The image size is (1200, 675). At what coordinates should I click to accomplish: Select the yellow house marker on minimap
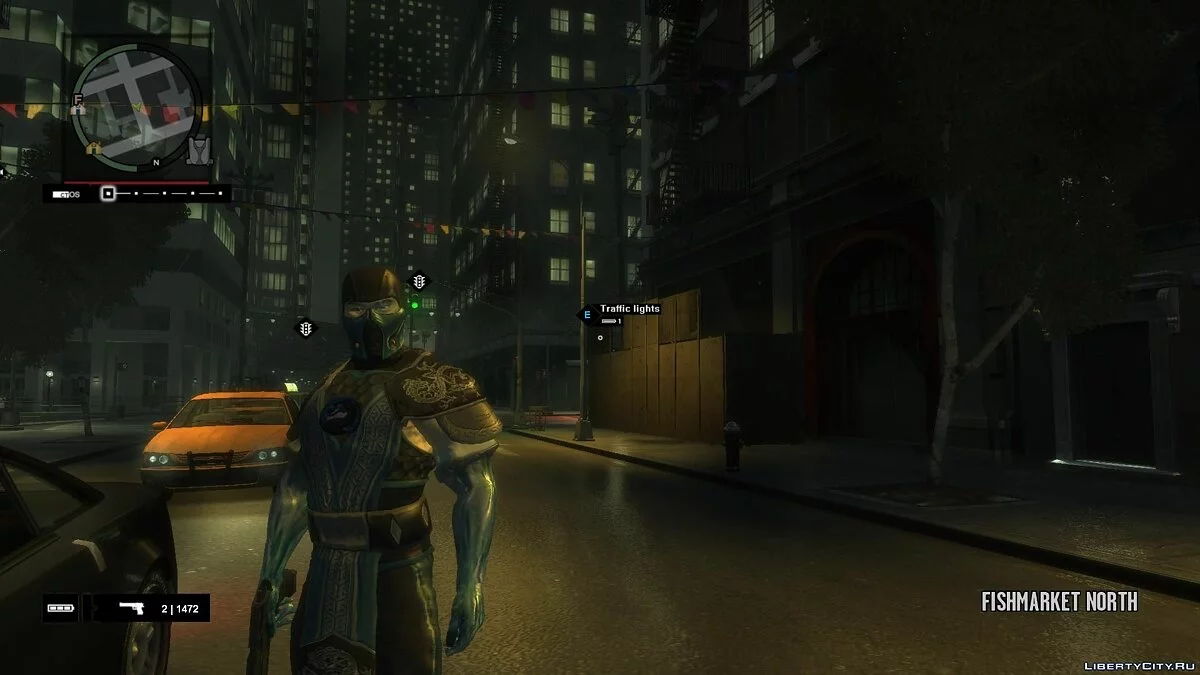tap(94, 149)
